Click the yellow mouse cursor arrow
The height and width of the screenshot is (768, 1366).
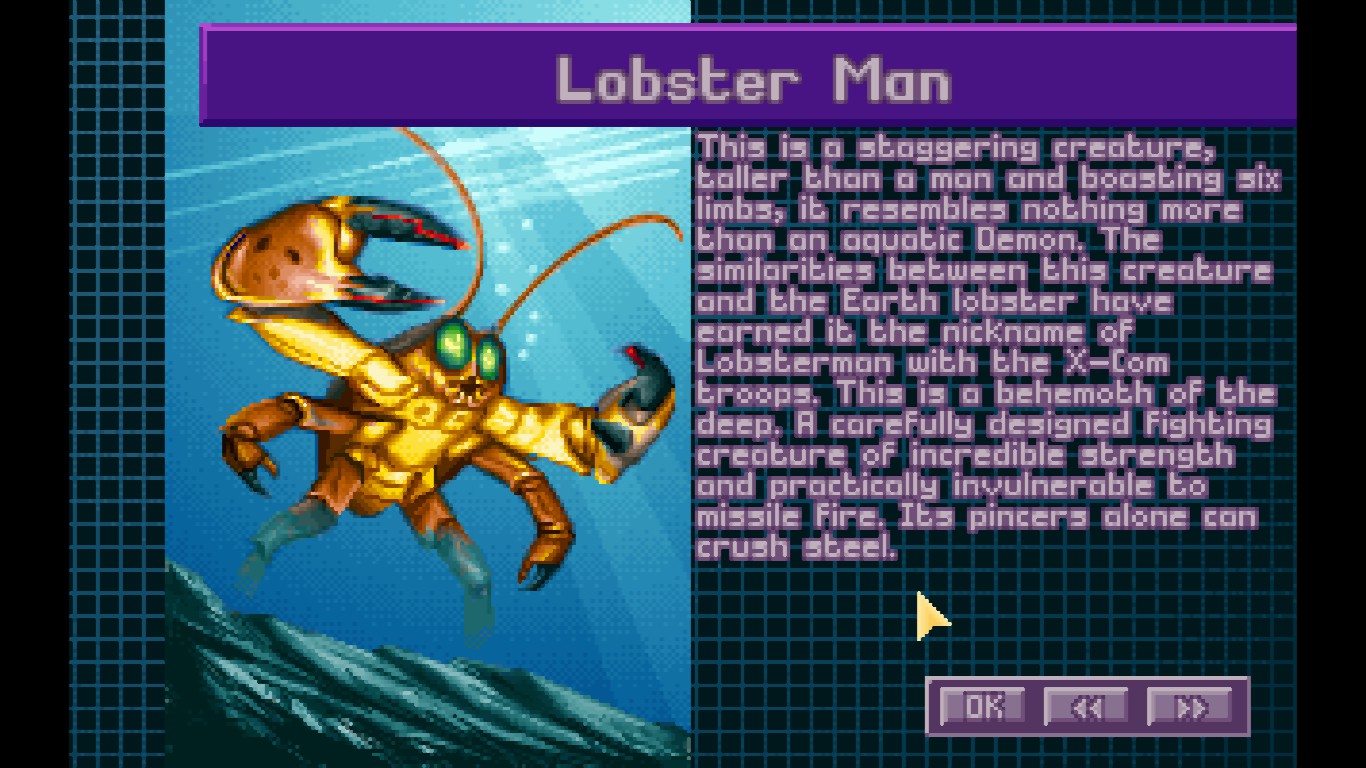coord(928,615)
